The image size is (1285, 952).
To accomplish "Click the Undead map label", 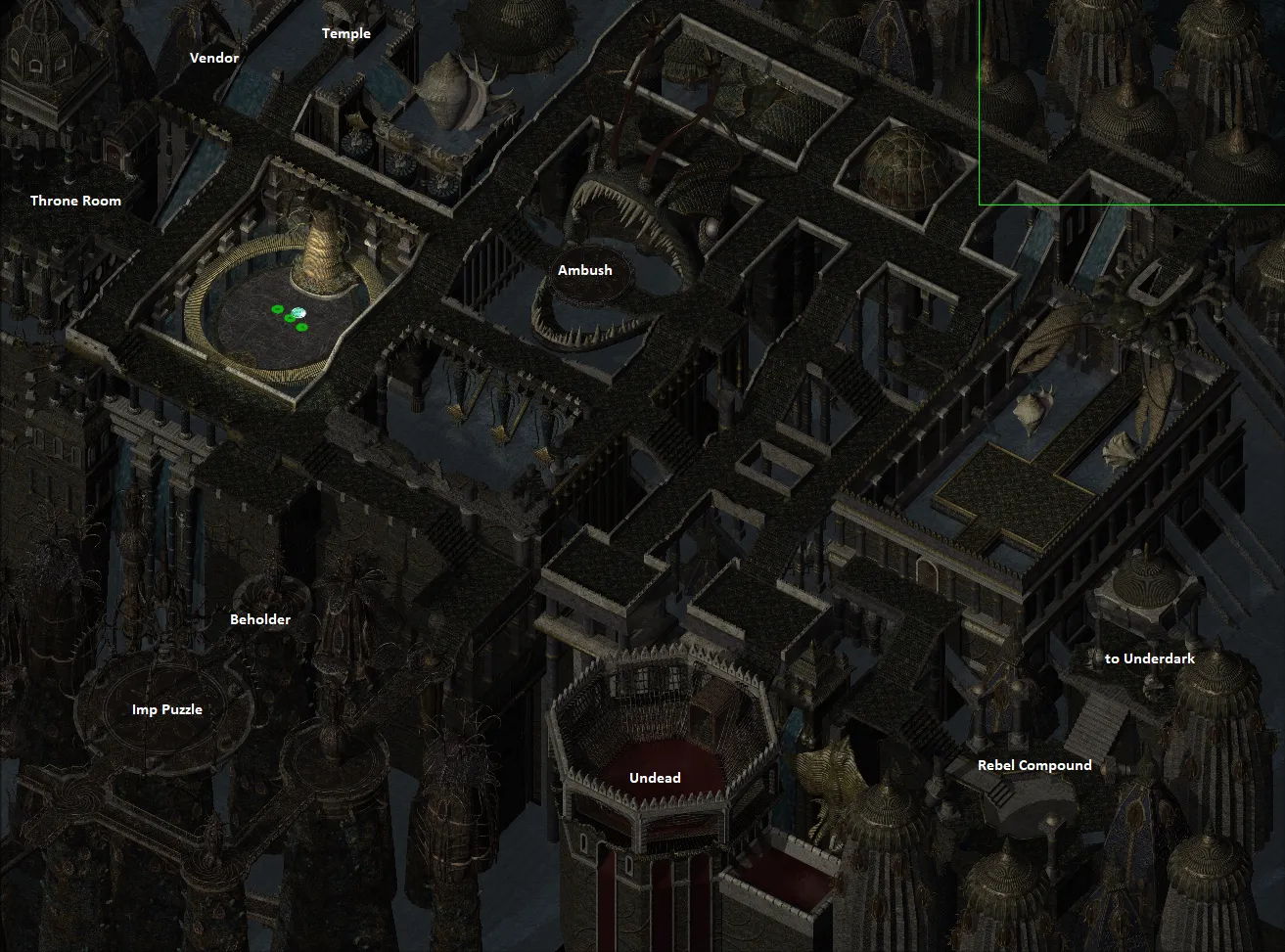I will tap(655, 778).
